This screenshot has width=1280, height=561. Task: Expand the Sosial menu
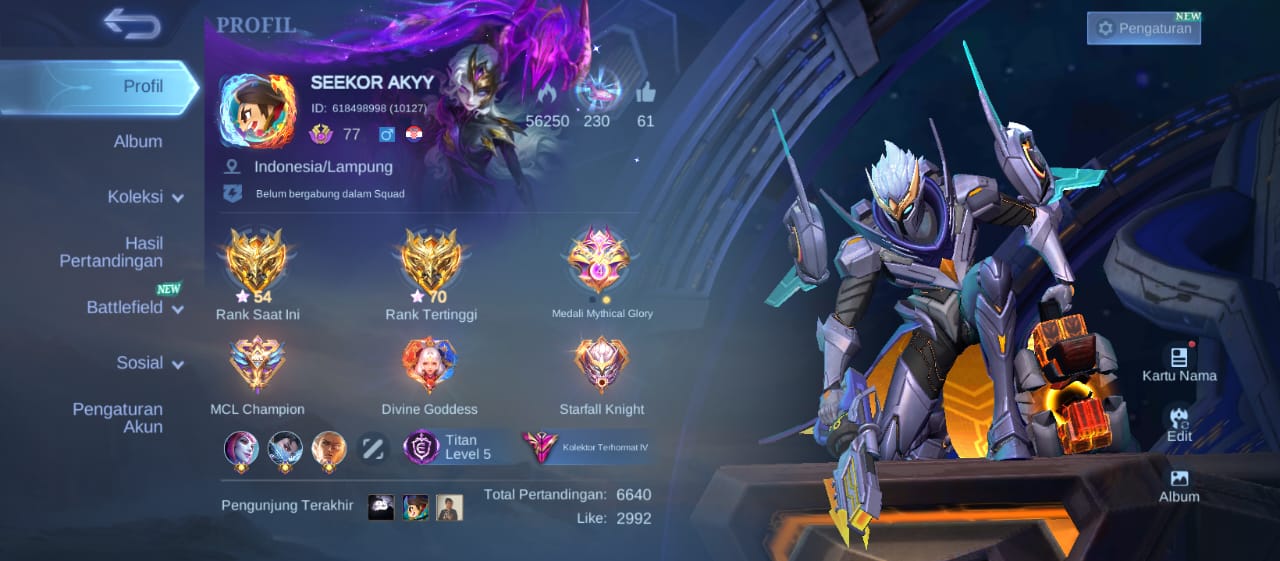[150, 363]
